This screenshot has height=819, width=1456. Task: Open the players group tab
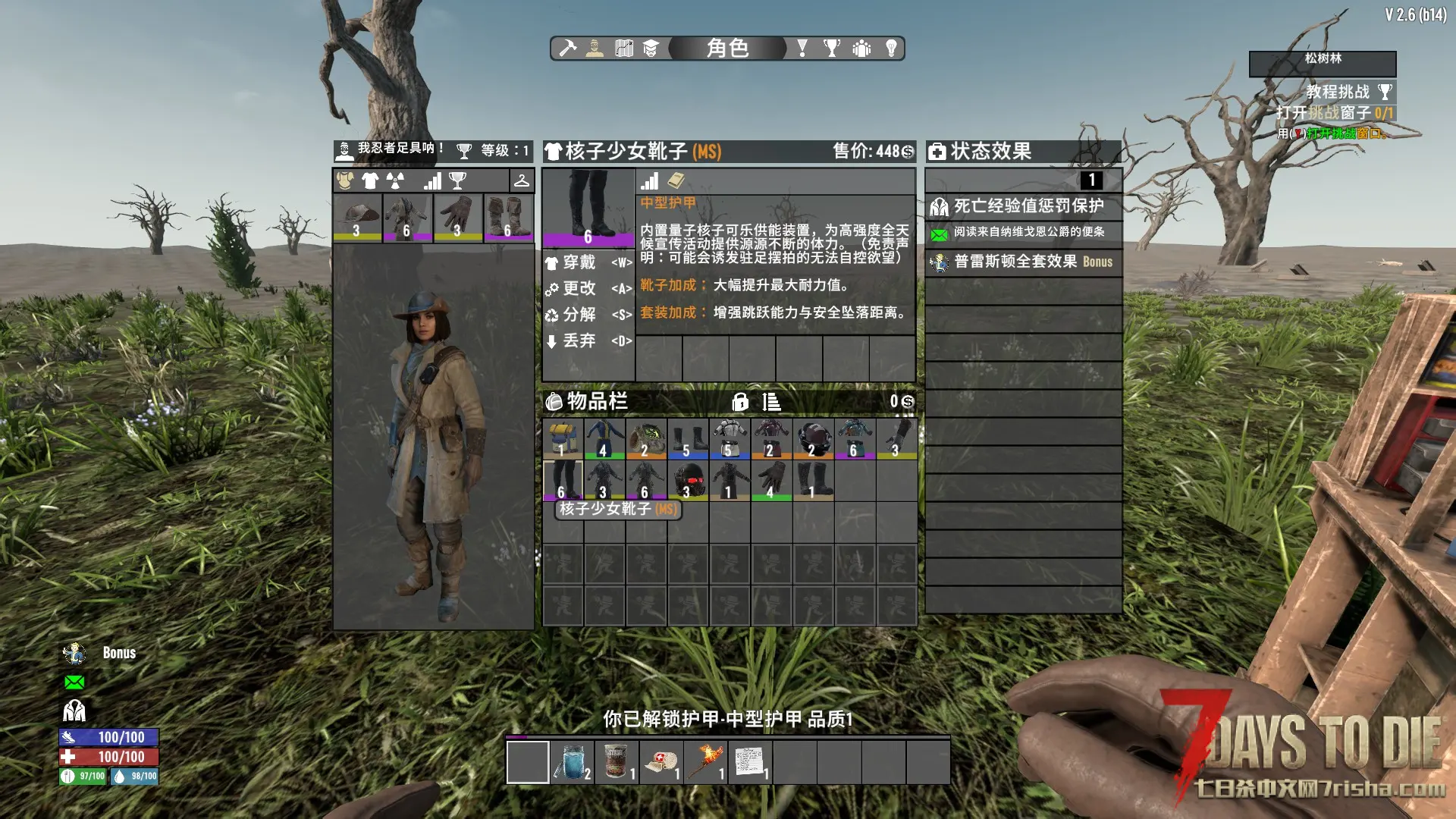(x=861, y=49)
